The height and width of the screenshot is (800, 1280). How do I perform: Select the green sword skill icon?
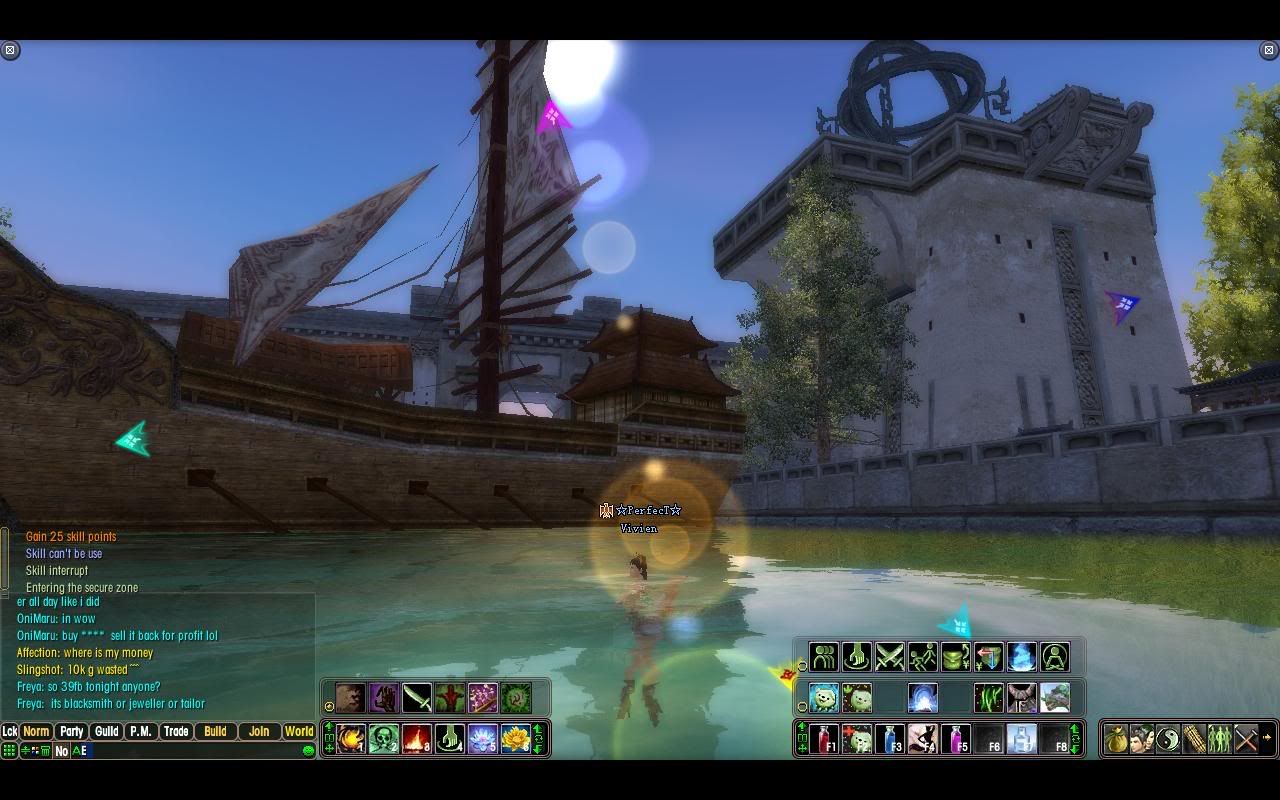point(416,697)
